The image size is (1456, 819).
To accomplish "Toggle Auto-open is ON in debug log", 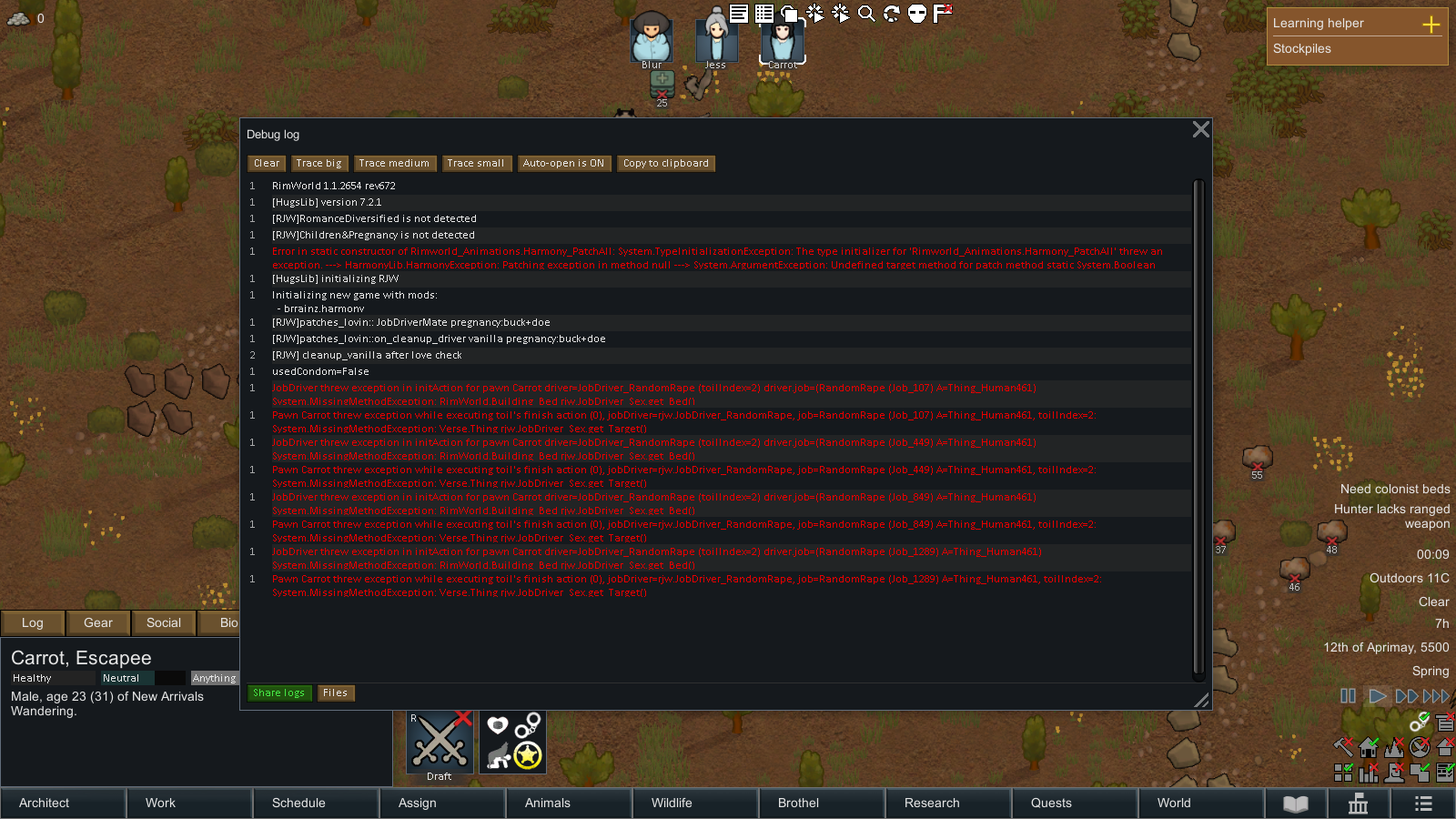I will [x=564, y=163].
